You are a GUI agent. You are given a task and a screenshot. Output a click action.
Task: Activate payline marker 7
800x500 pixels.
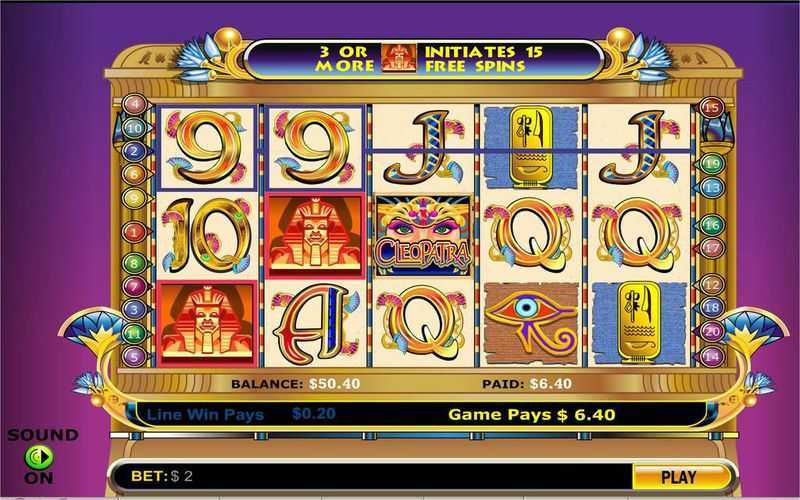(134, 286)
